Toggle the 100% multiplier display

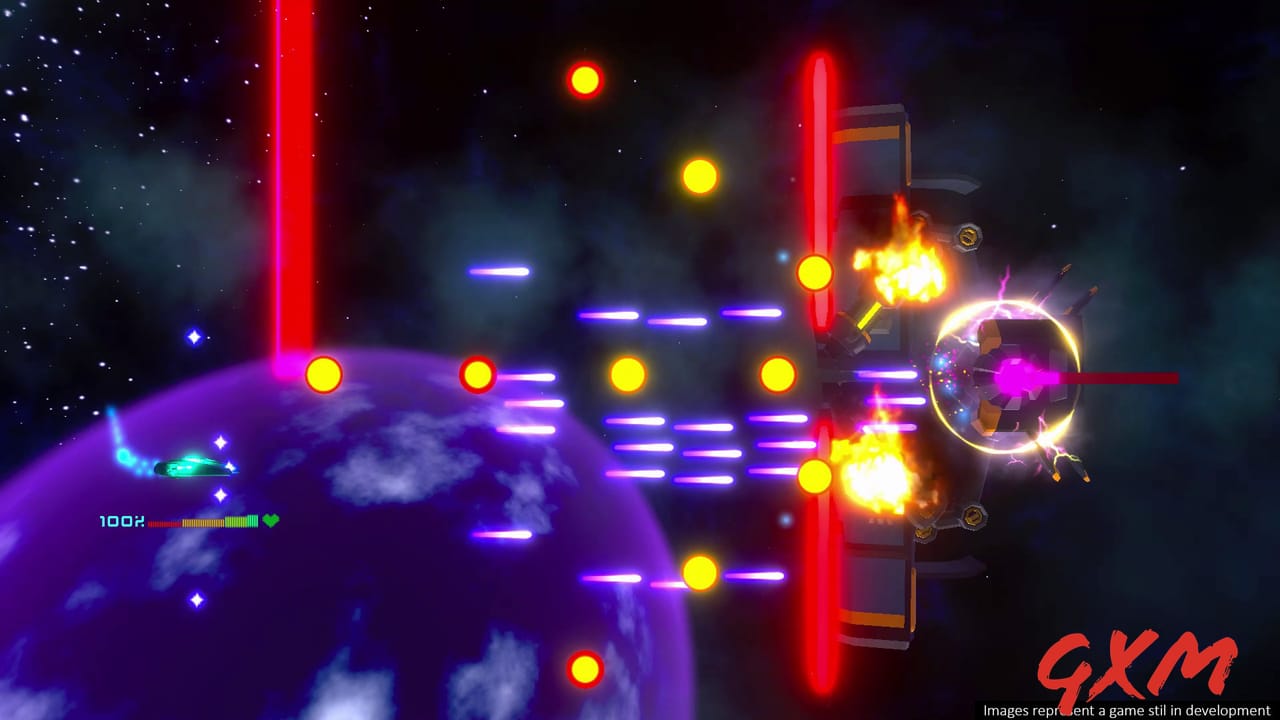[x=120, y=521]
